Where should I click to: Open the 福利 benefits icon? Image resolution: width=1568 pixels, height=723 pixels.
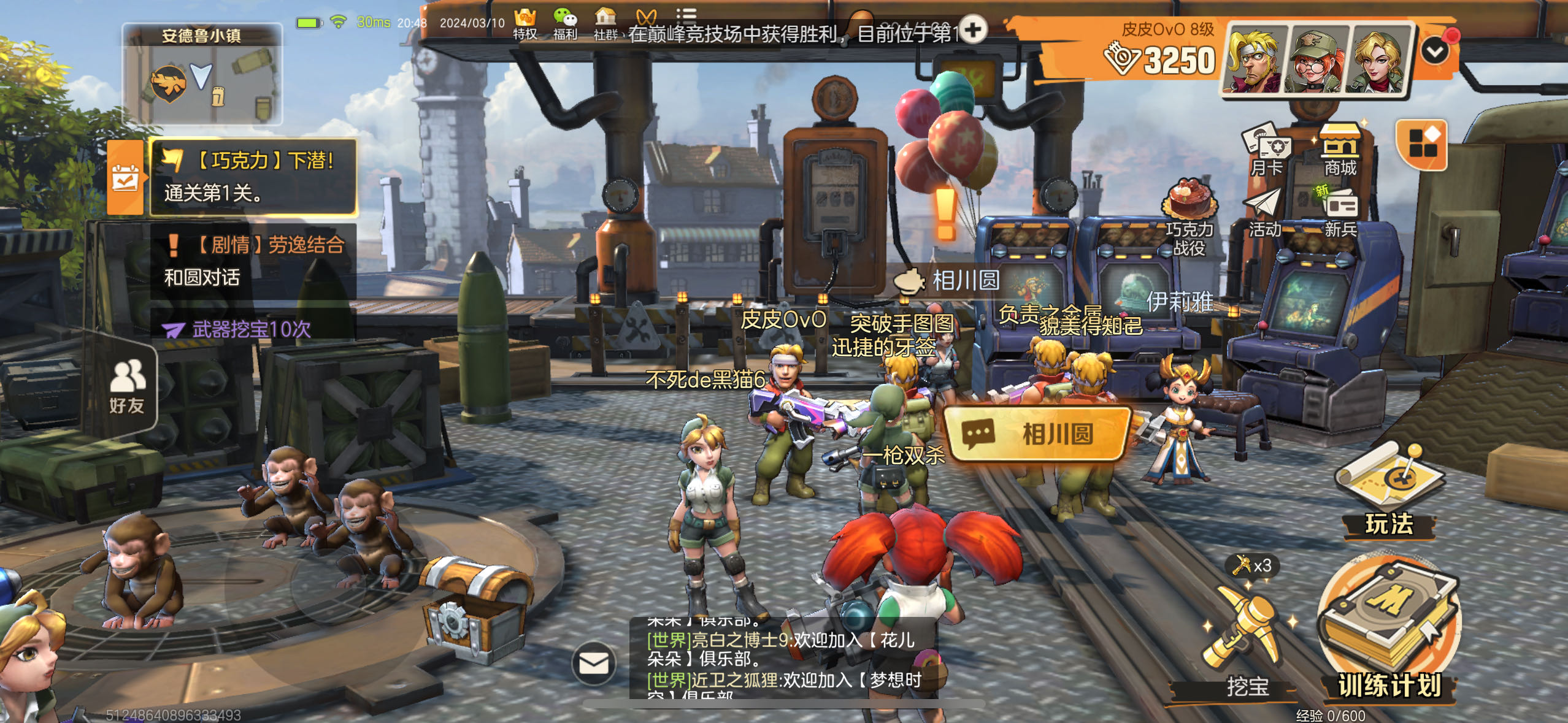(x=565, y=23)
